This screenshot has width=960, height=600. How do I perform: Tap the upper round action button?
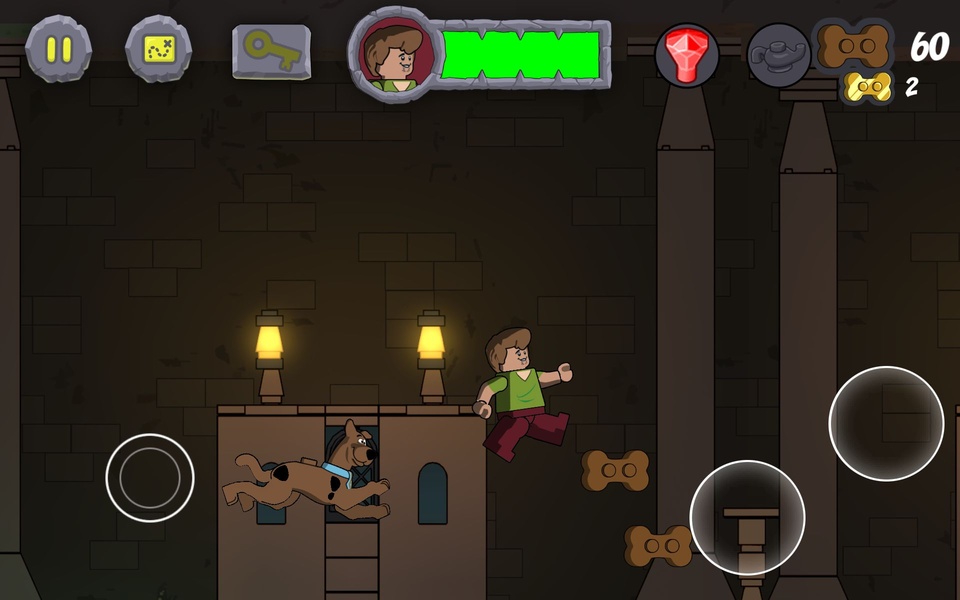tap(886, 423)
